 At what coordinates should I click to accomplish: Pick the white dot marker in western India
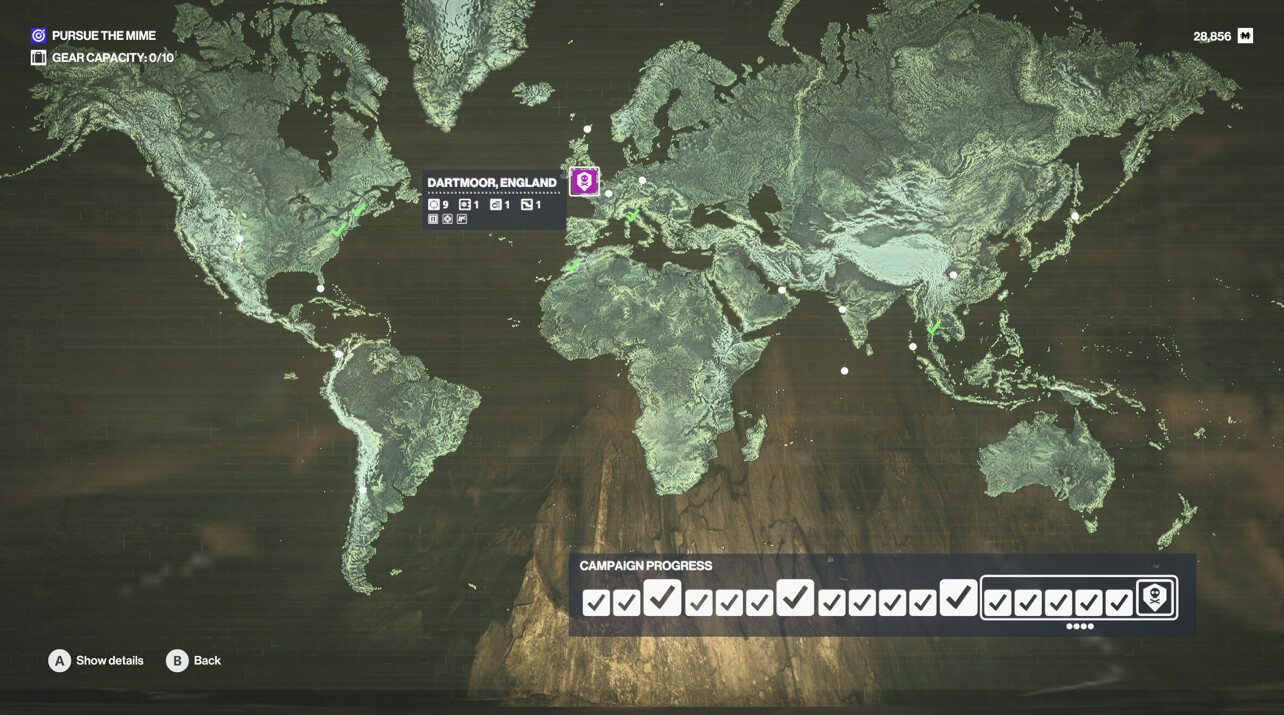click(842, 310)
